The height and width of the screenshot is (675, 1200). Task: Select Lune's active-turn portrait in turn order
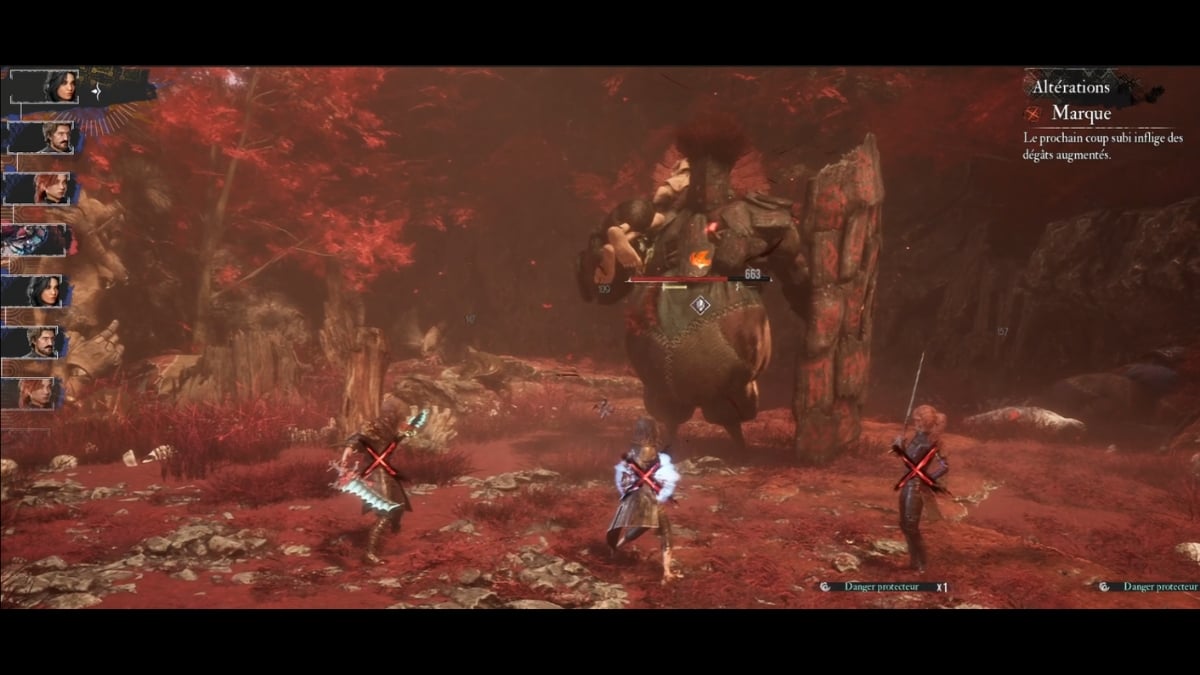coord(60,86)
